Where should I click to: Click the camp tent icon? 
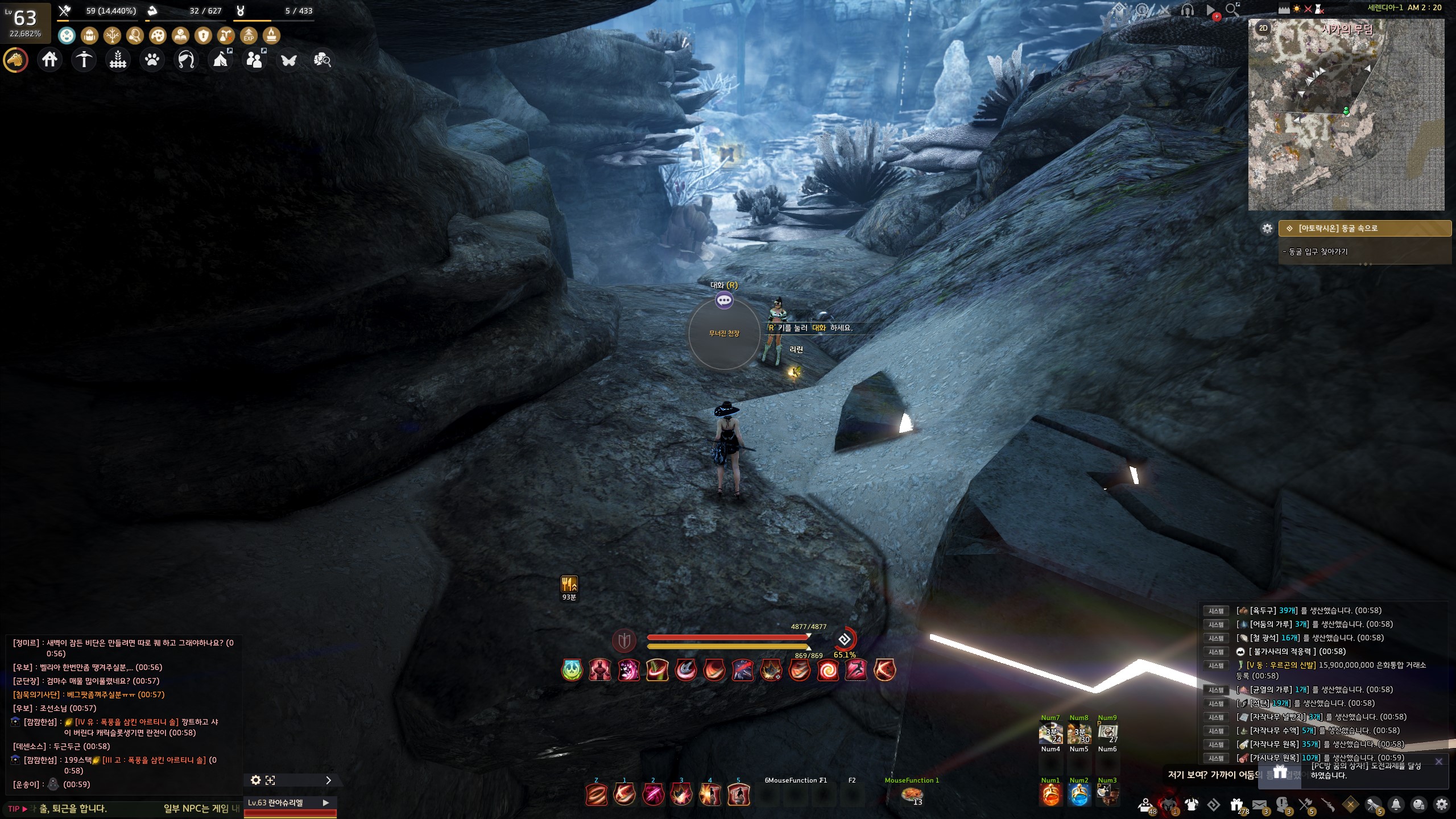click(x=221, y=59)
